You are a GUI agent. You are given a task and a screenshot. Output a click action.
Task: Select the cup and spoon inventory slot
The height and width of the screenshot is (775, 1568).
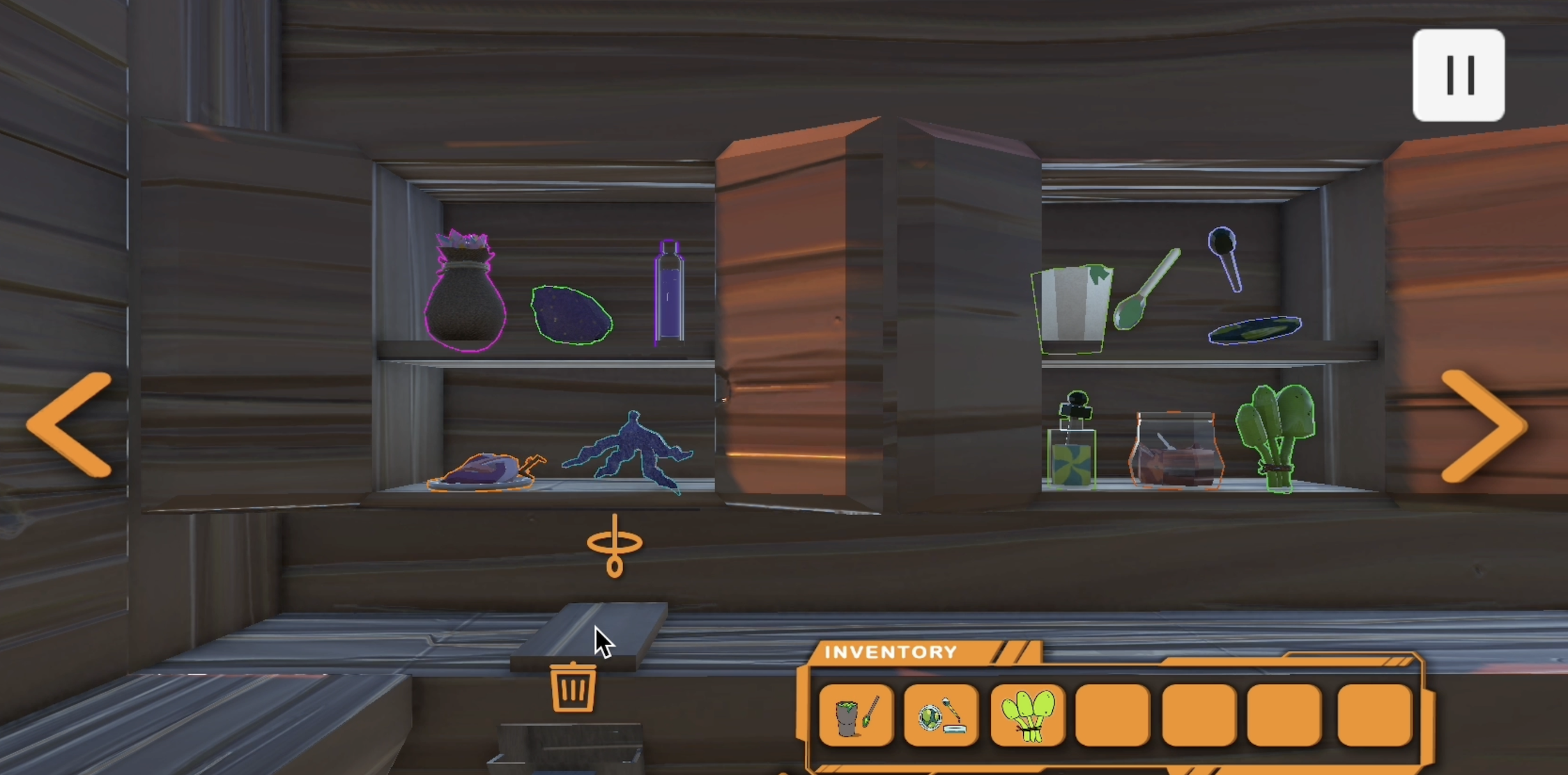click(x=856, y=715)
